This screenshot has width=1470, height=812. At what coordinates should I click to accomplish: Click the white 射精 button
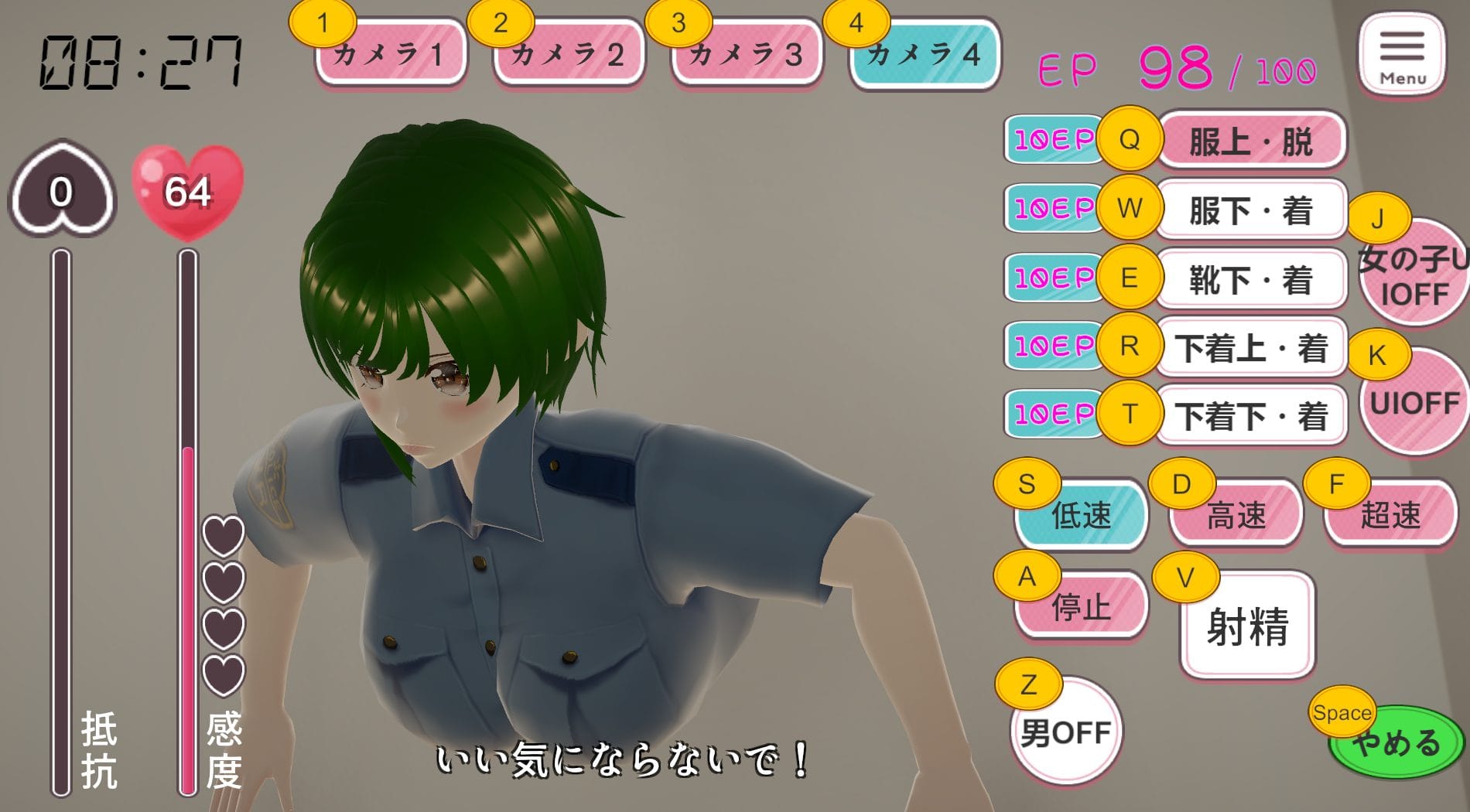click(x=1247, y=626)
